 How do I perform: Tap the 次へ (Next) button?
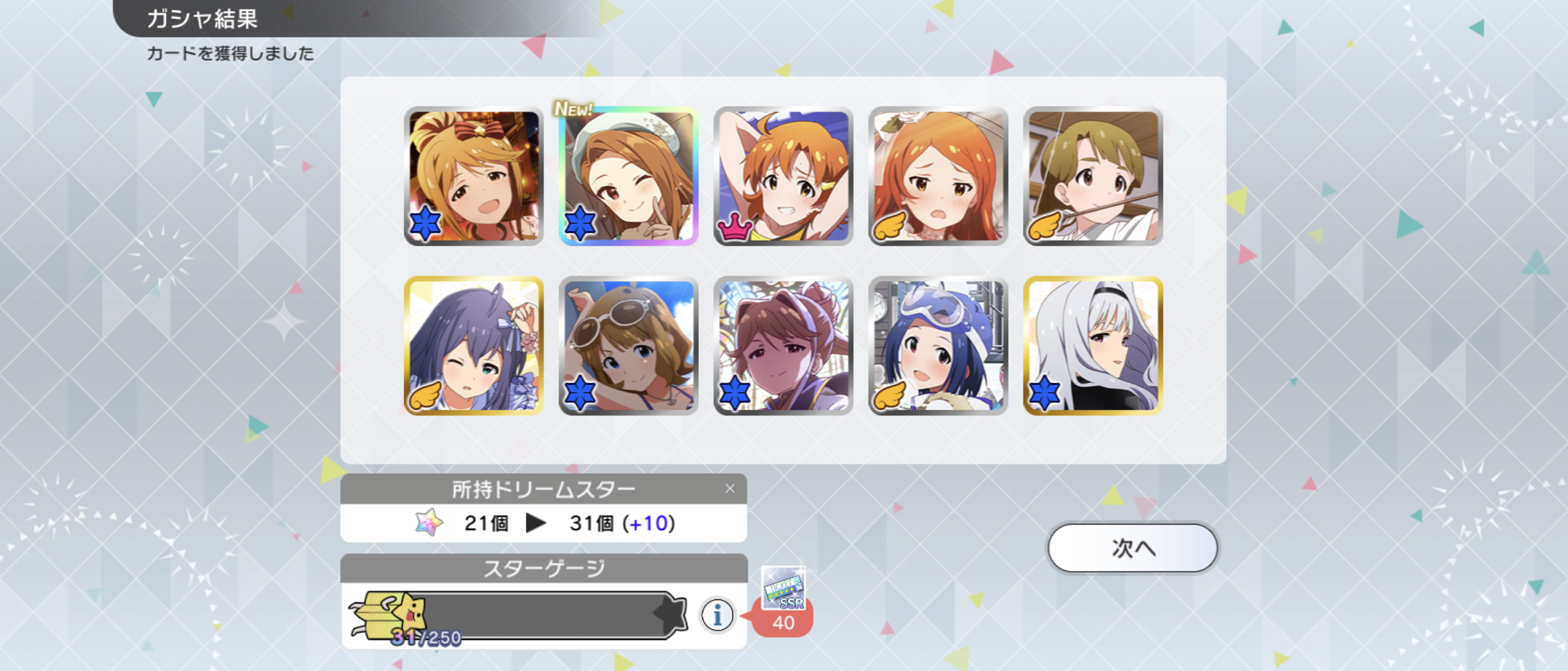point(1133,548)
